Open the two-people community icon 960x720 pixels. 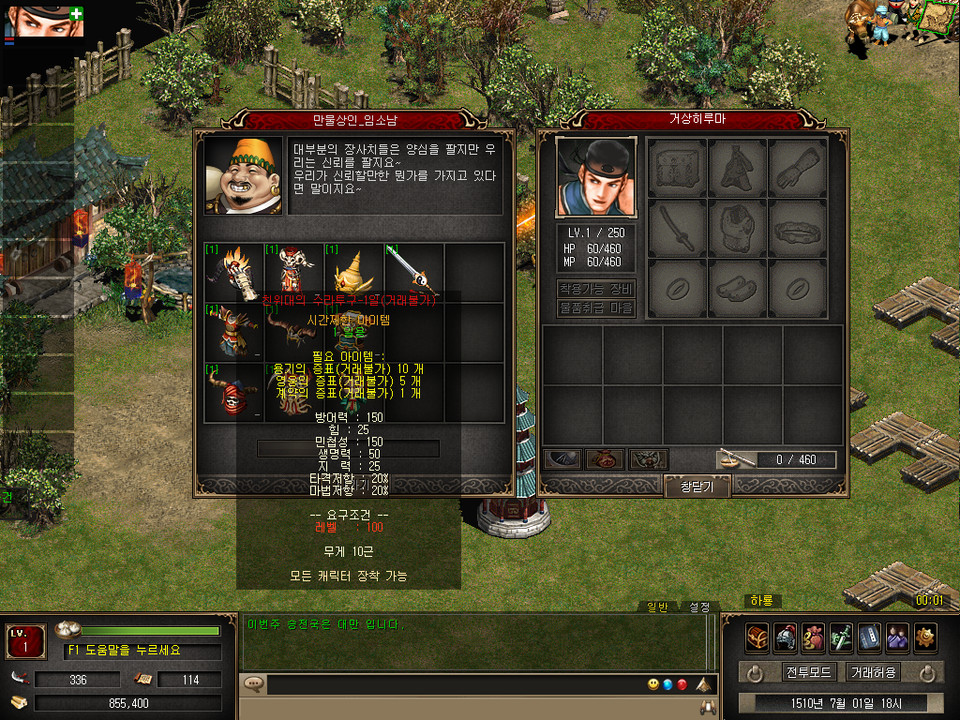(897, 637)
